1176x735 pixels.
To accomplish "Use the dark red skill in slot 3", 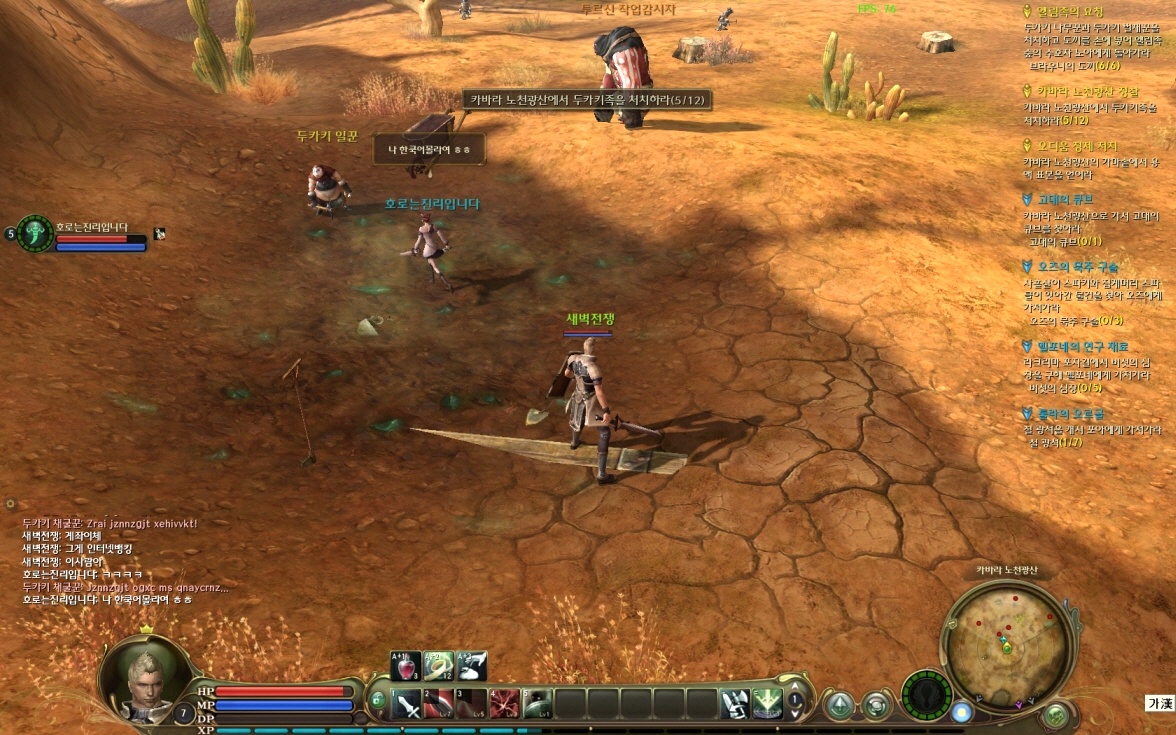I will tap(471, 704).
